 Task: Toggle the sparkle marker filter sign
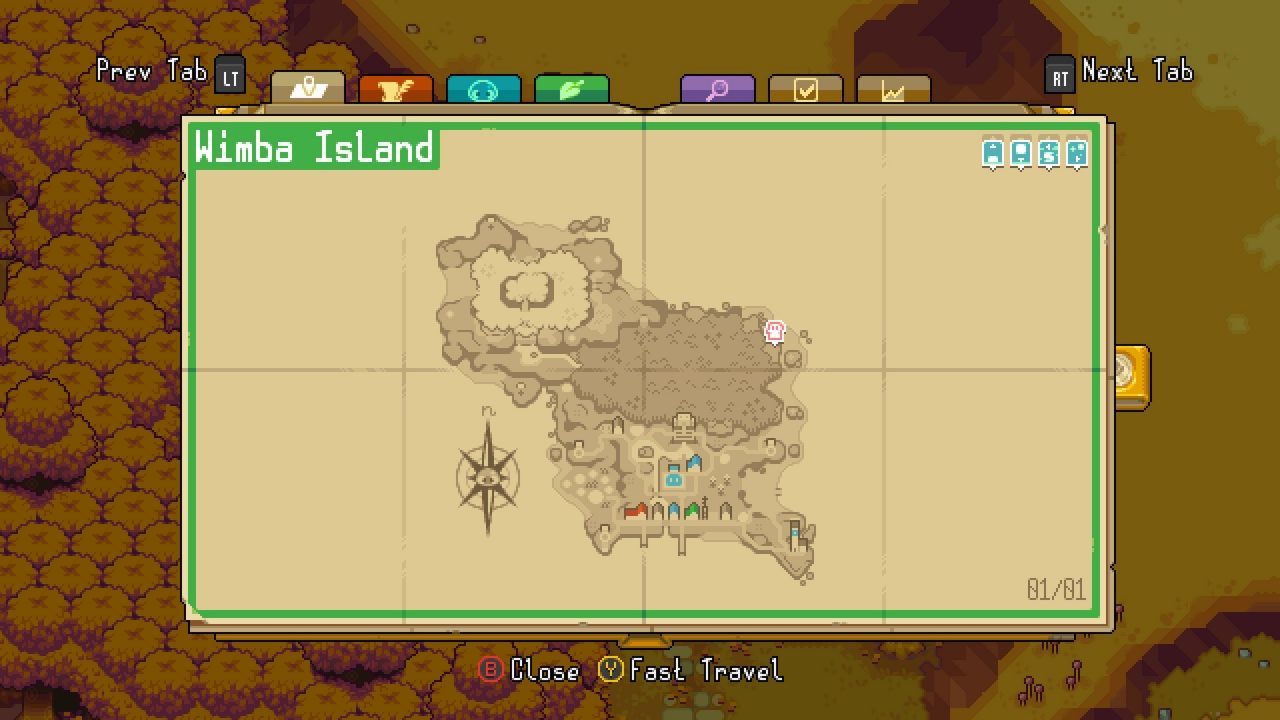(x=1077, y=152)
